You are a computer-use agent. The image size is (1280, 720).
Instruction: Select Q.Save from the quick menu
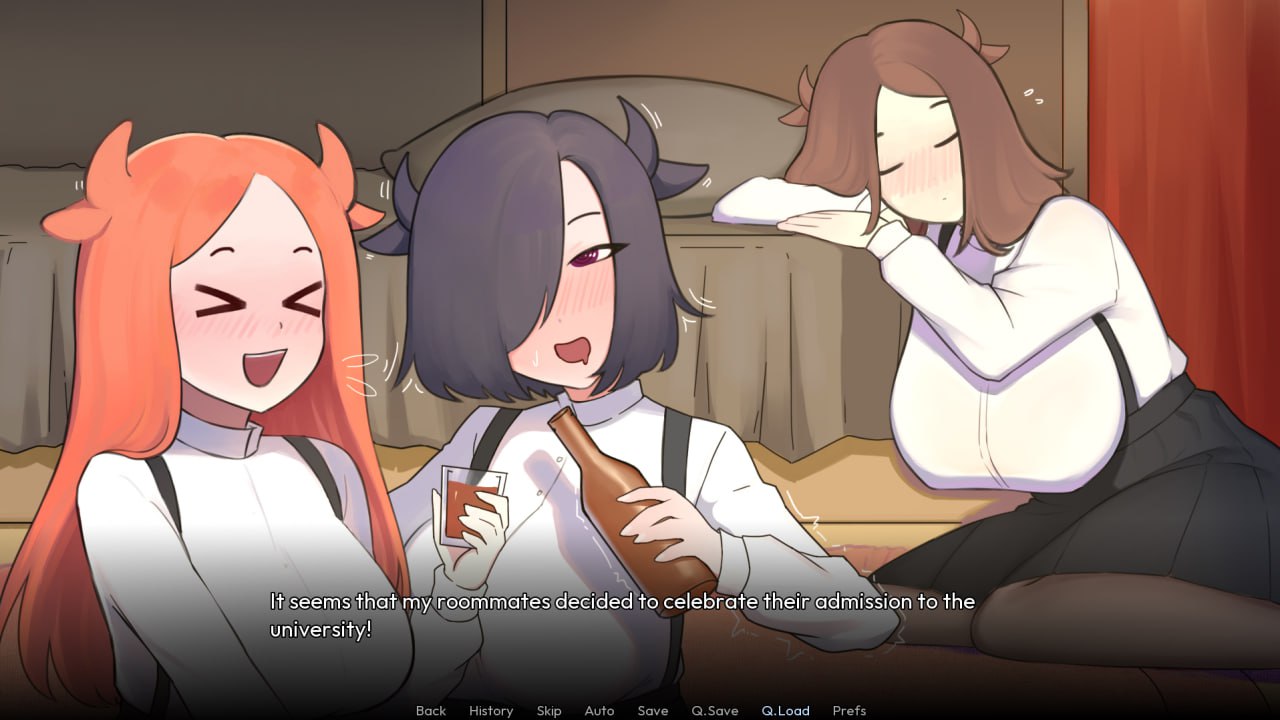pyautogui.click(x=714, y=711)
